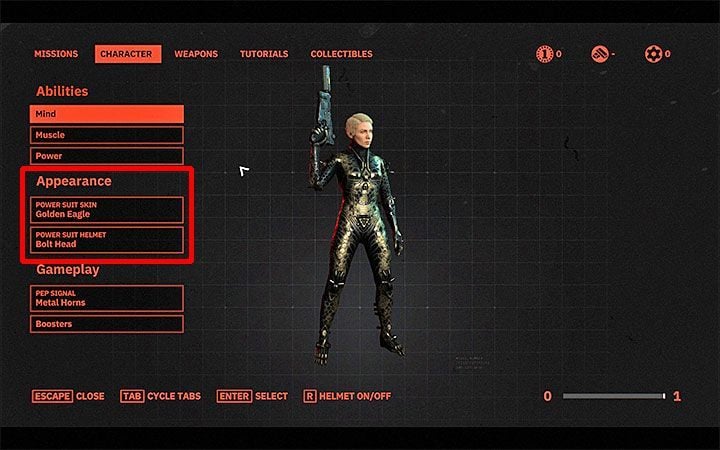Choose the Power abilities entry
Screen dimensions: 720x450
pos(107,156)
